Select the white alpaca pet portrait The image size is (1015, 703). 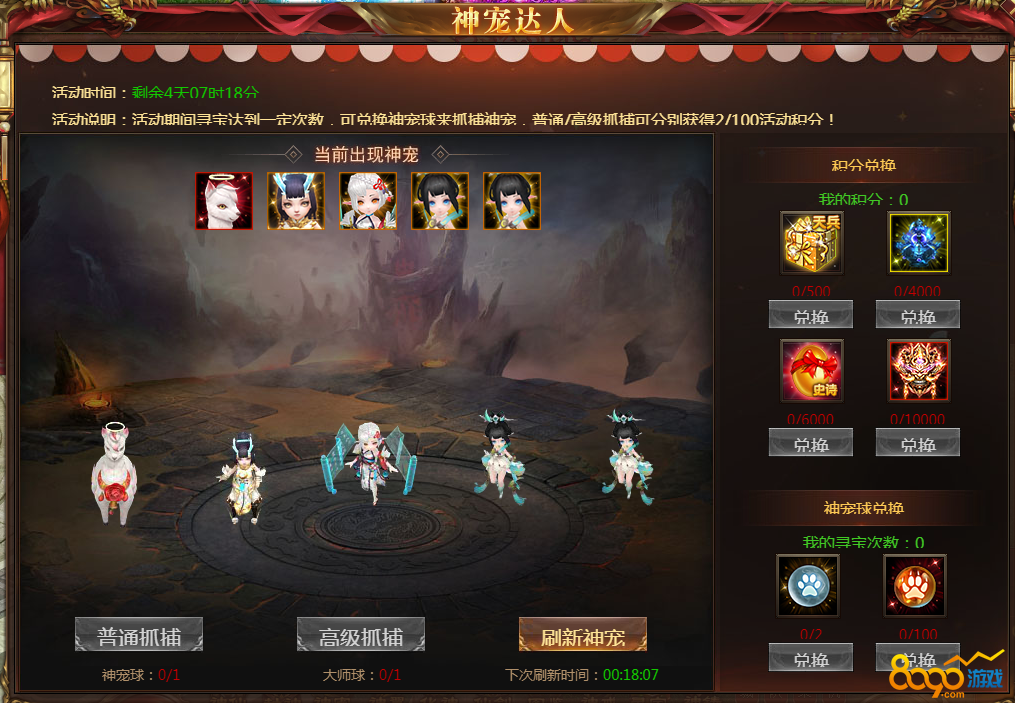pos(224,201)
